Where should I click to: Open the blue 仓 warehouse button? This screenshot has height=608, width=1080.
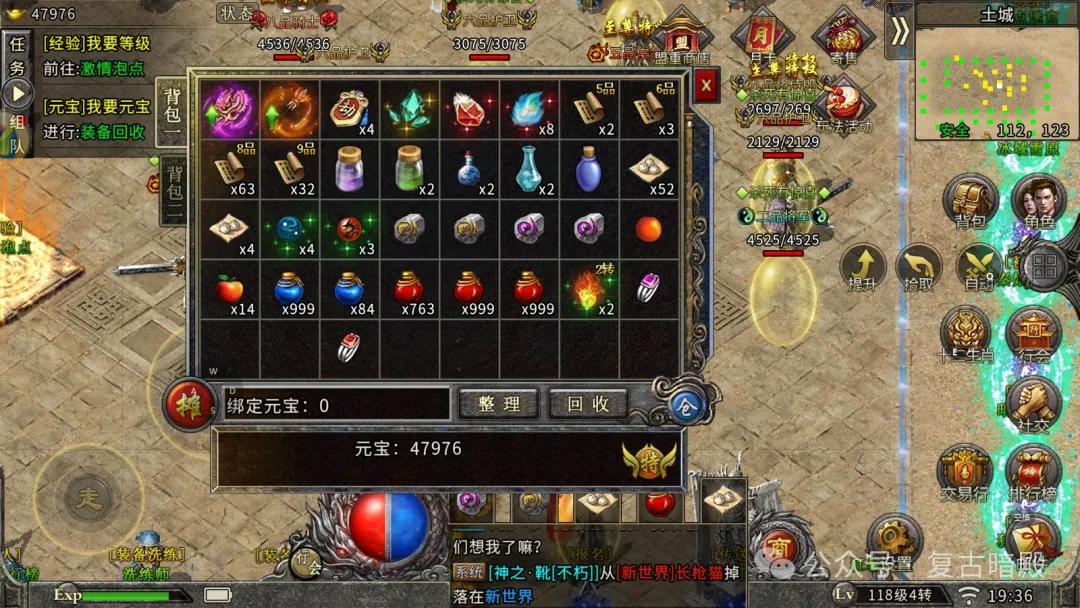pyautogui.click(x=687, y=403)
